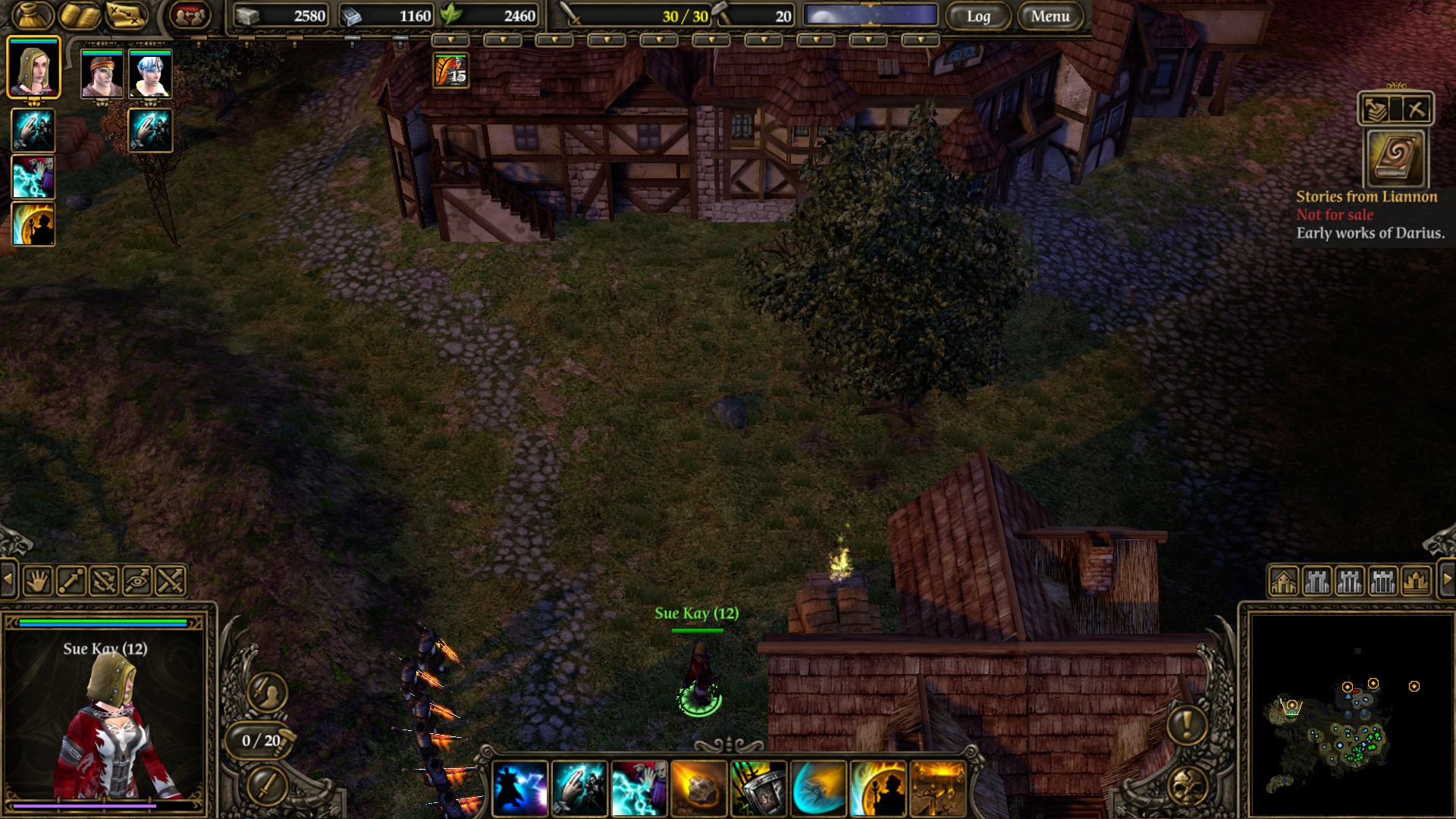
Task: Choose the open hand stance button
Action: 37,582
